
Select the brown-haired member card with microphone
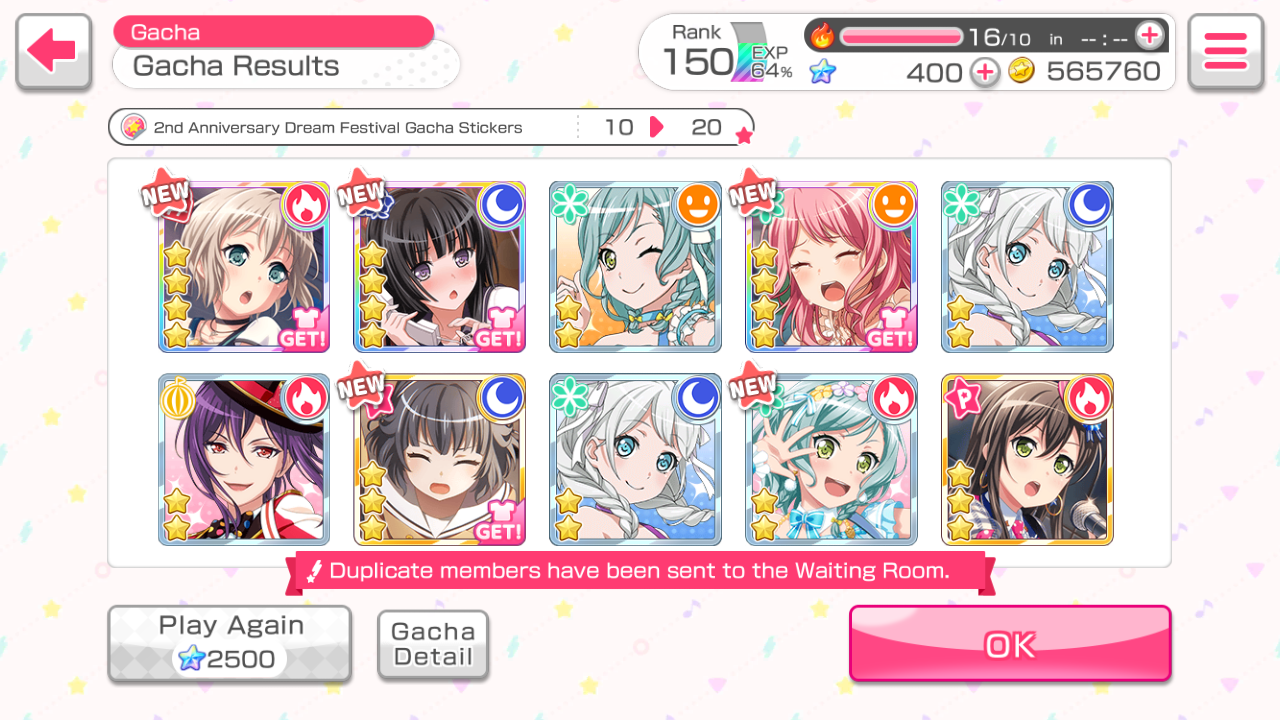(x=1027, y=459)
